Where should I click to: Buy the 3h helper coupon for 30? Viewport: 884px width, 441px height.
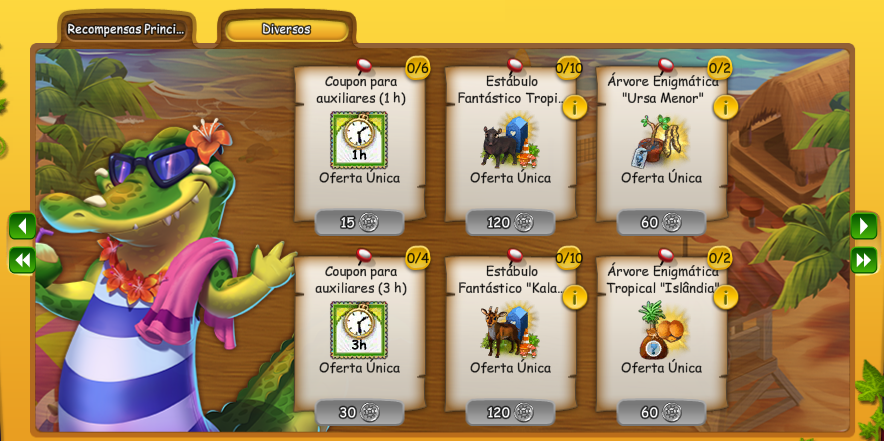point(359,412)
